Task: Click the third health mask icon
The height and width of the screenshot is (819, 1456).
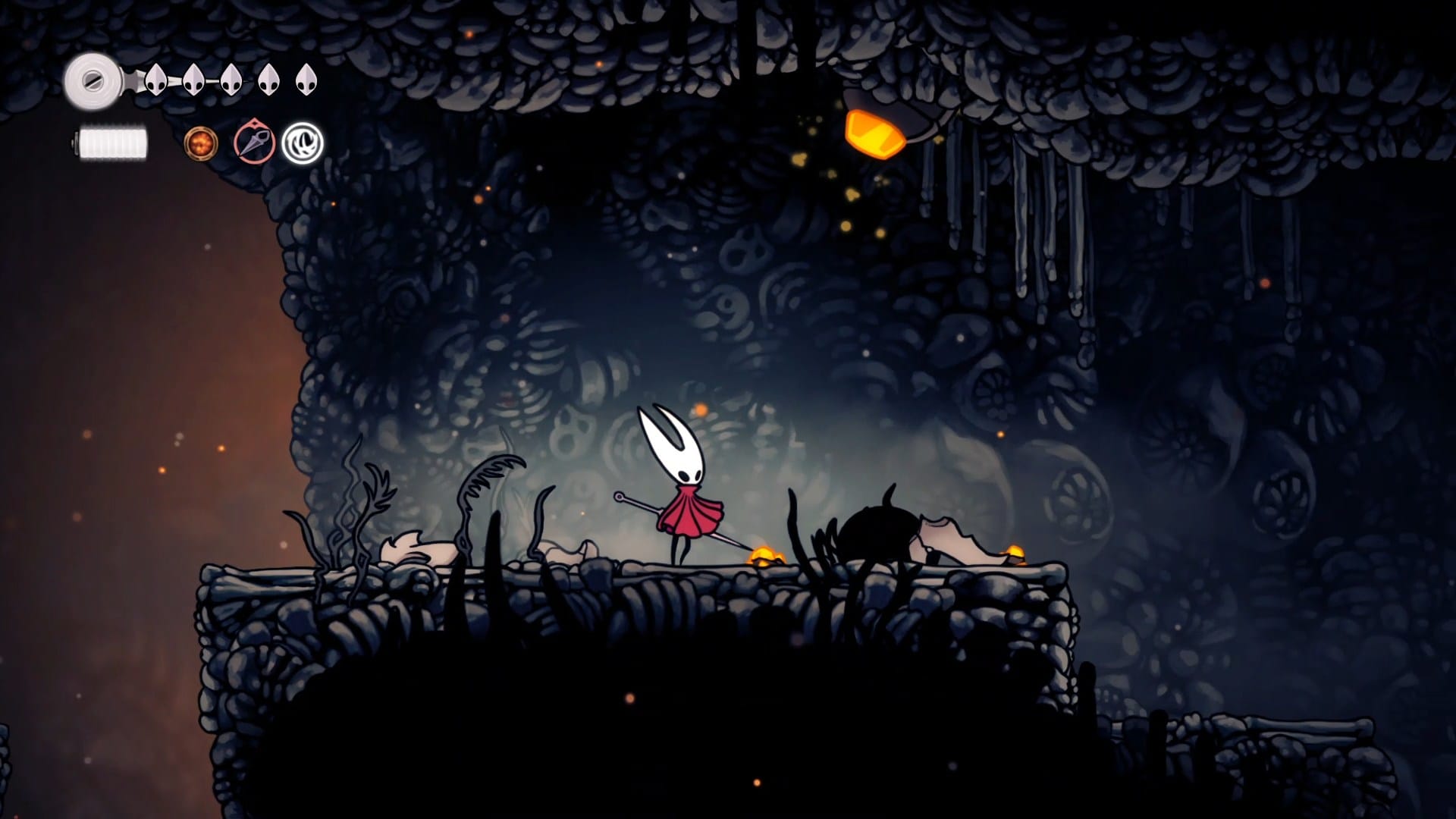Action: tap(231, 80)
